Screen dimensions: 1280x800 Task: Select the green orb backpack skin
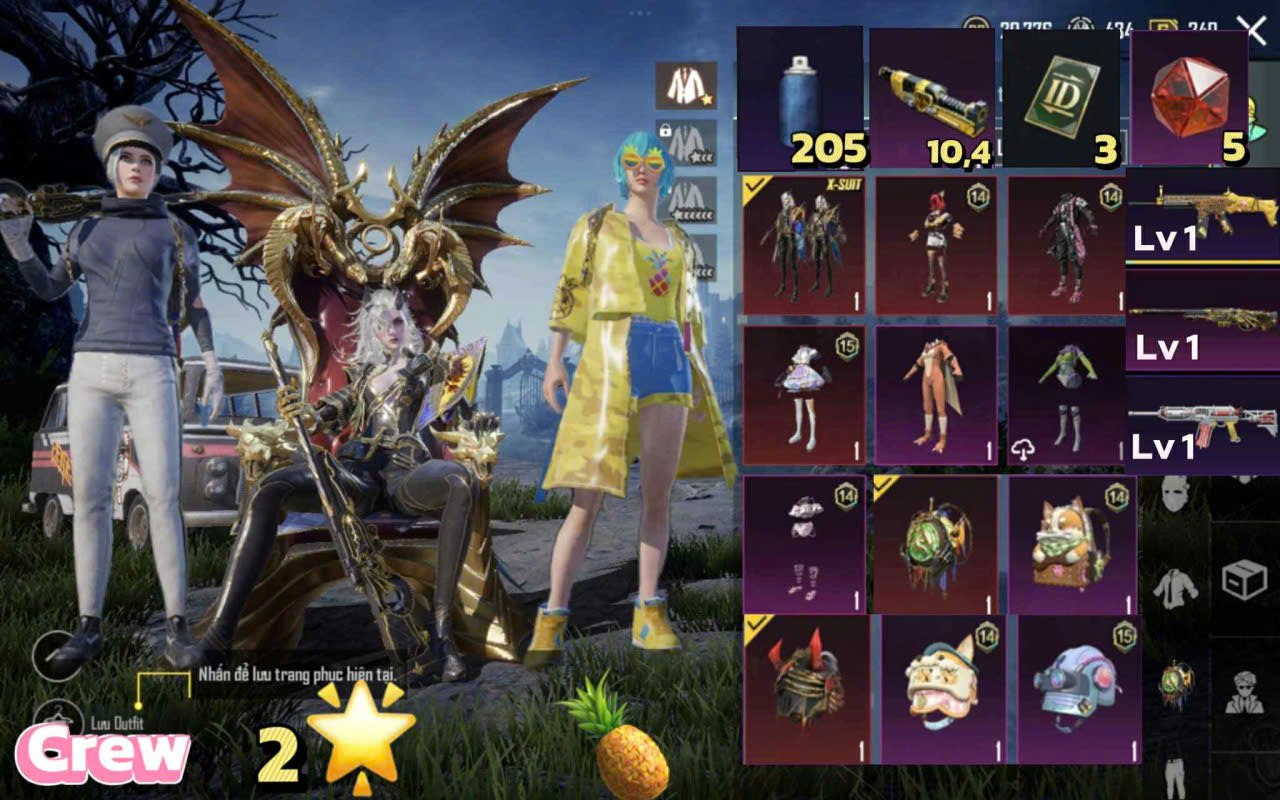(936, 545)
